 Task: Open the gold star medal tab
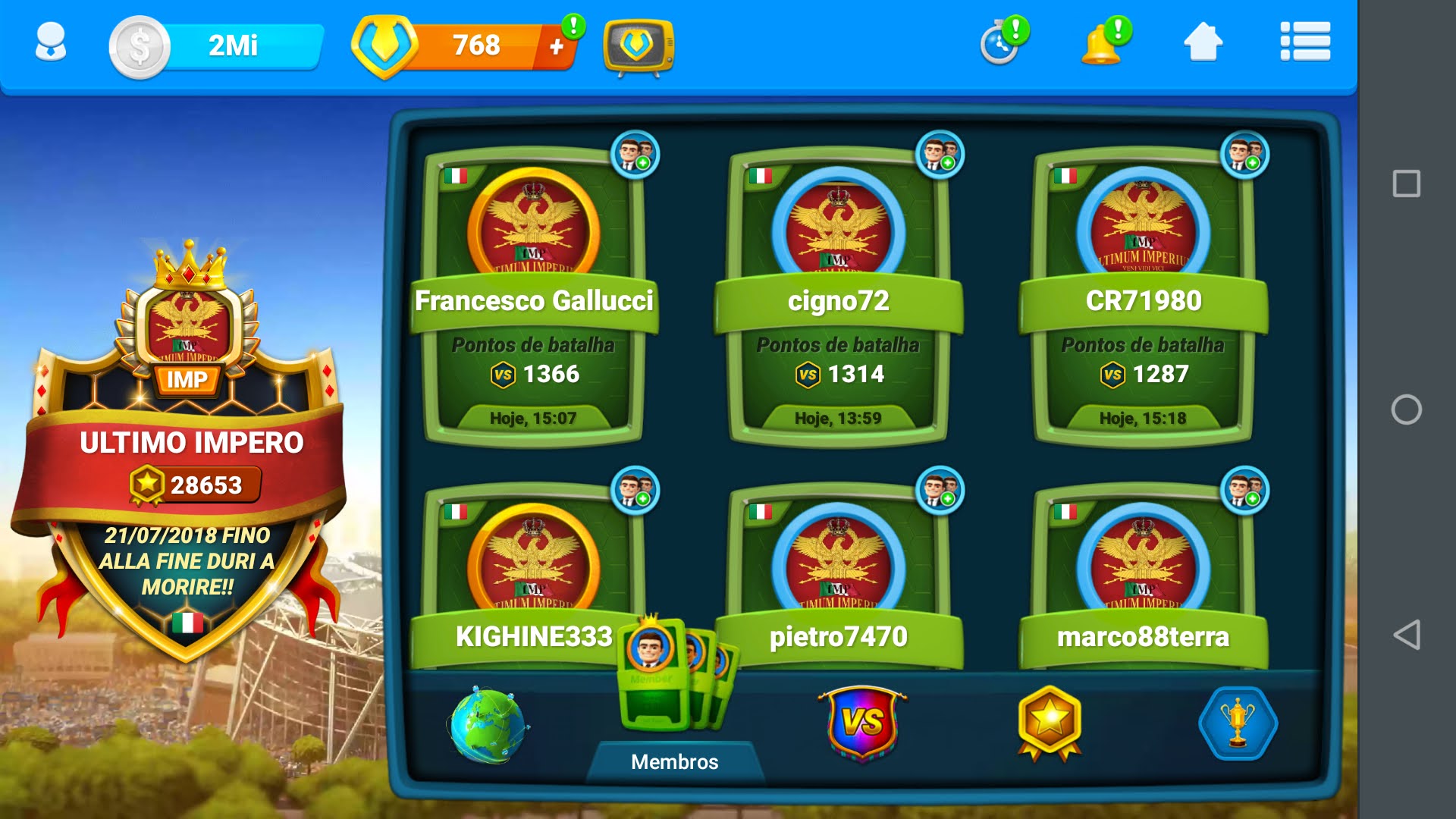(1050, 723)
